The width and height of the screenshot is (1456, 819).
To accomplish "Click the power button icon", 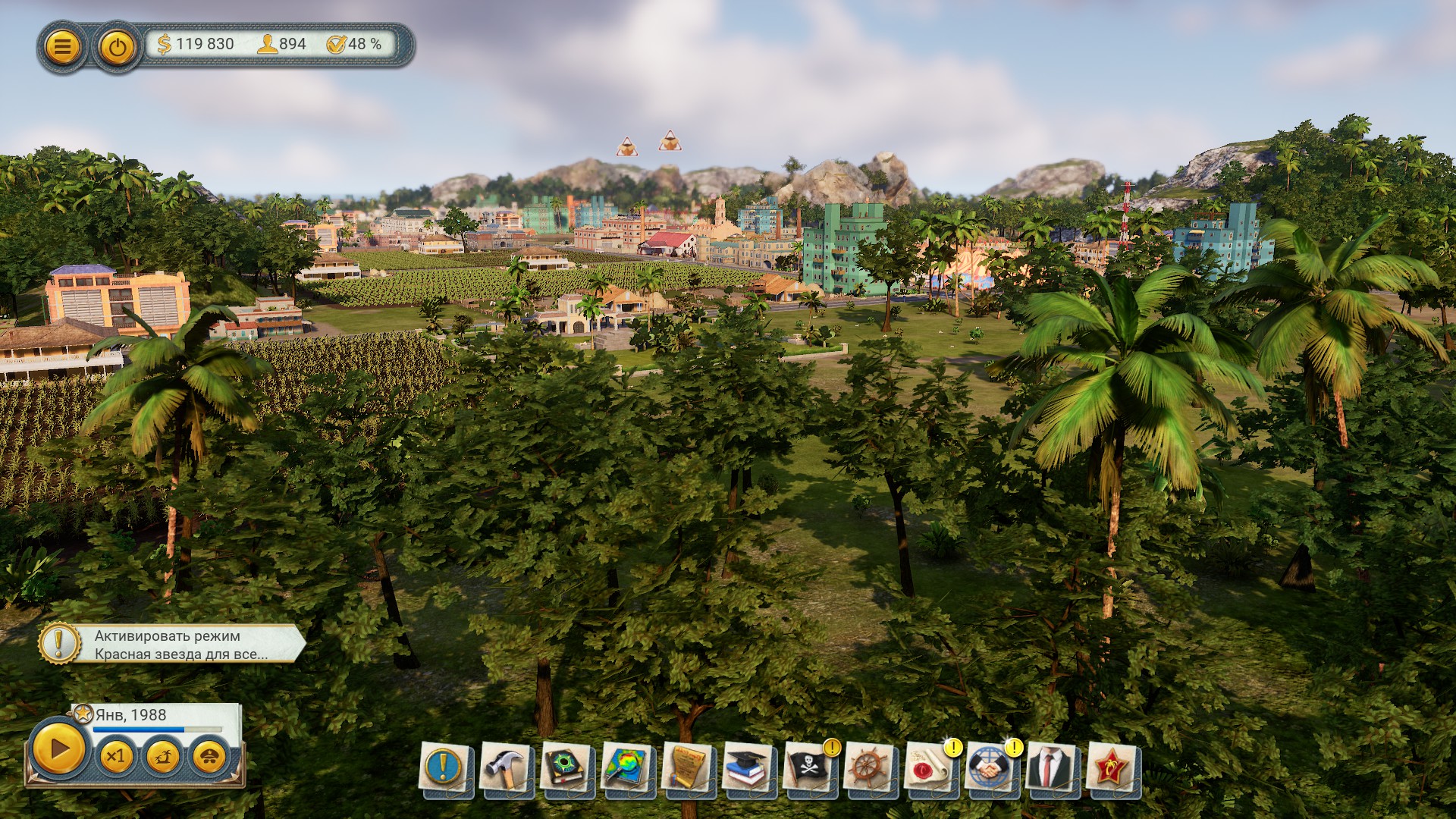I will tap(116, 47).
